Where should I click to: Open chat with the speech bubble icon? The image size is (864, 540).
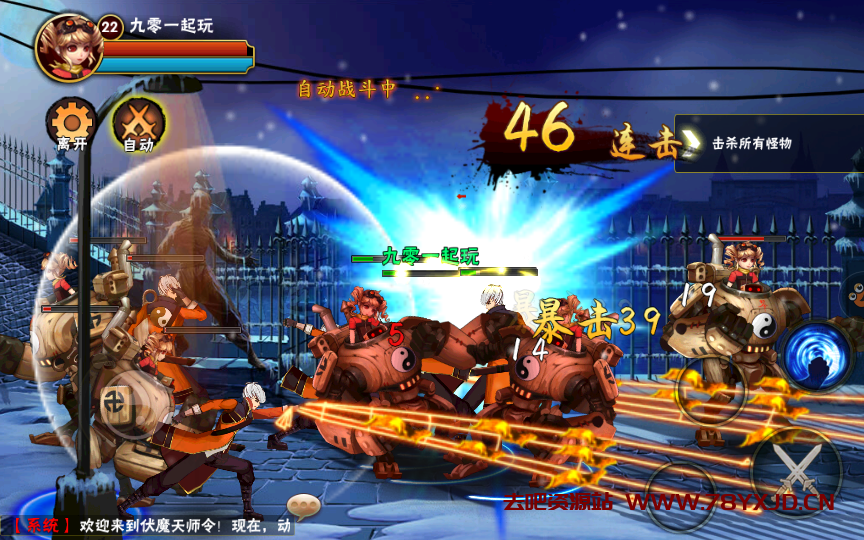coord(302,505)
